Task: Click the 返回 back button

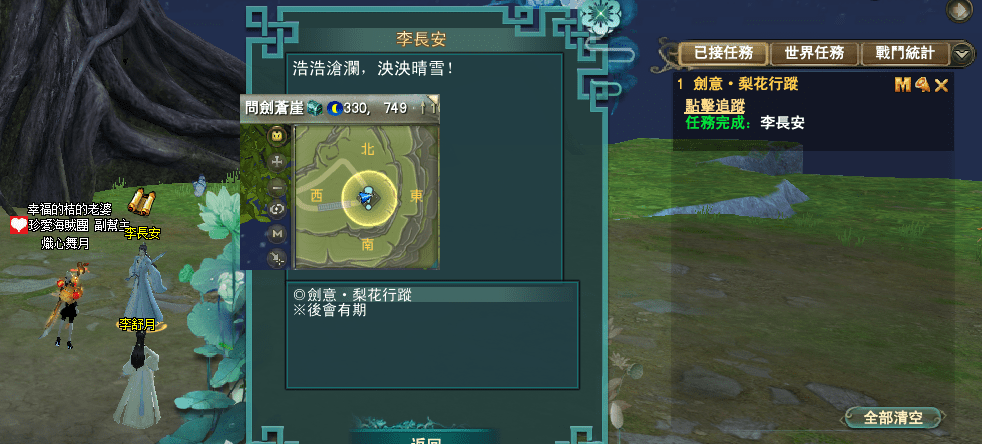Action: tap(426, 439)
